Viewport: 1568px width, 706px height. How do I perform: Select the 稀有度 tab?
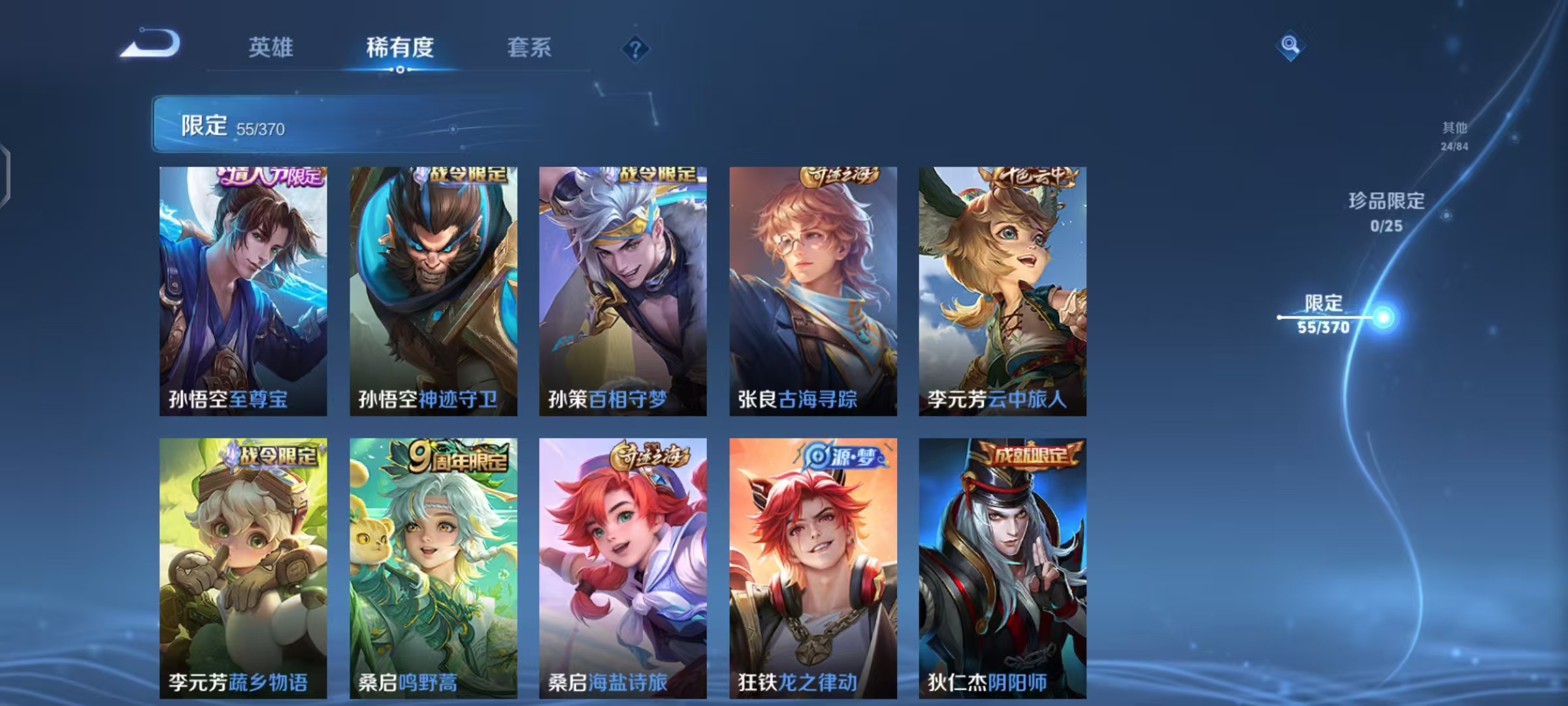point(400,48)
